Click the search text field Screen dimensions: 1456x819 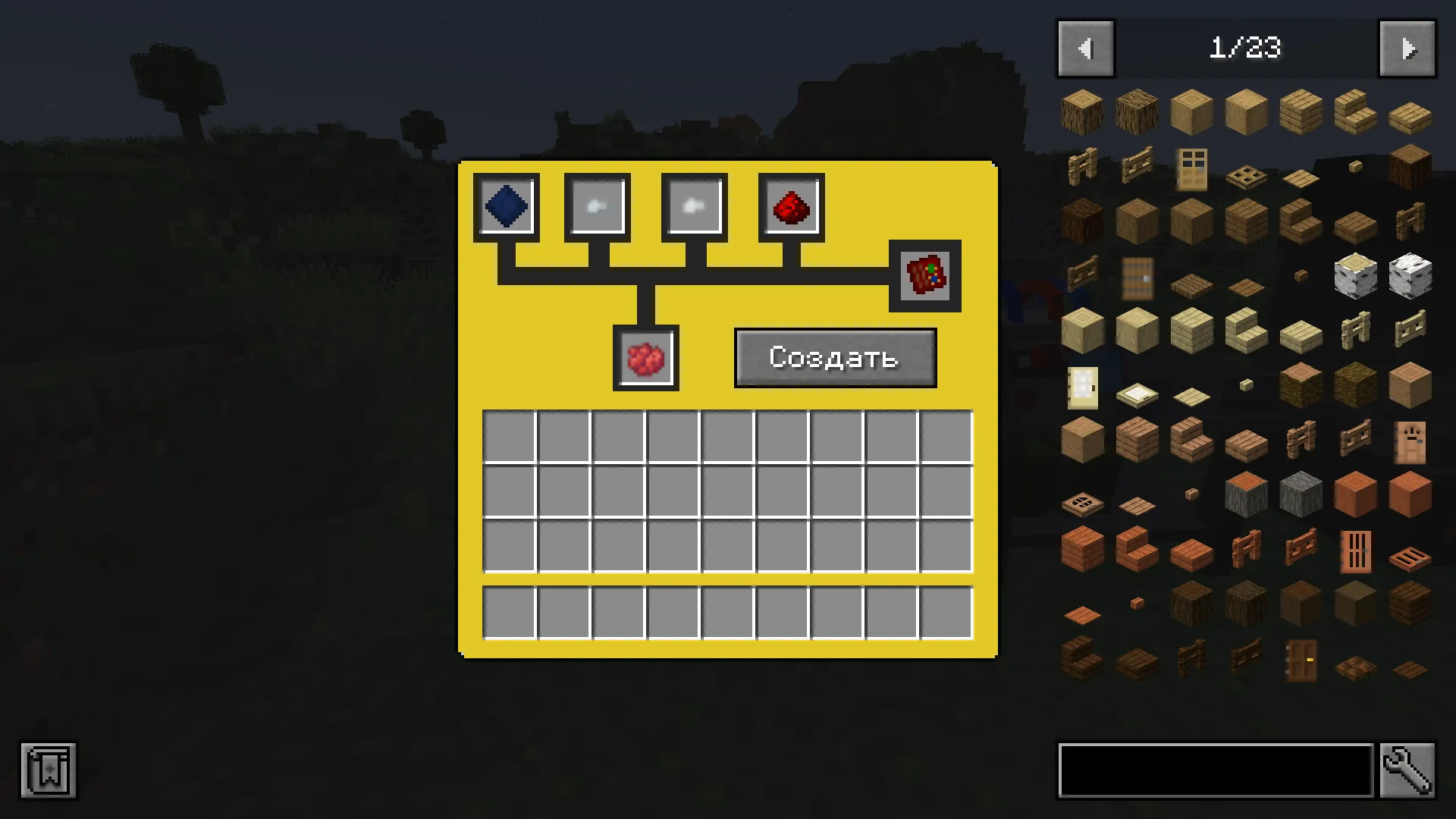[x=1213, y=770]
